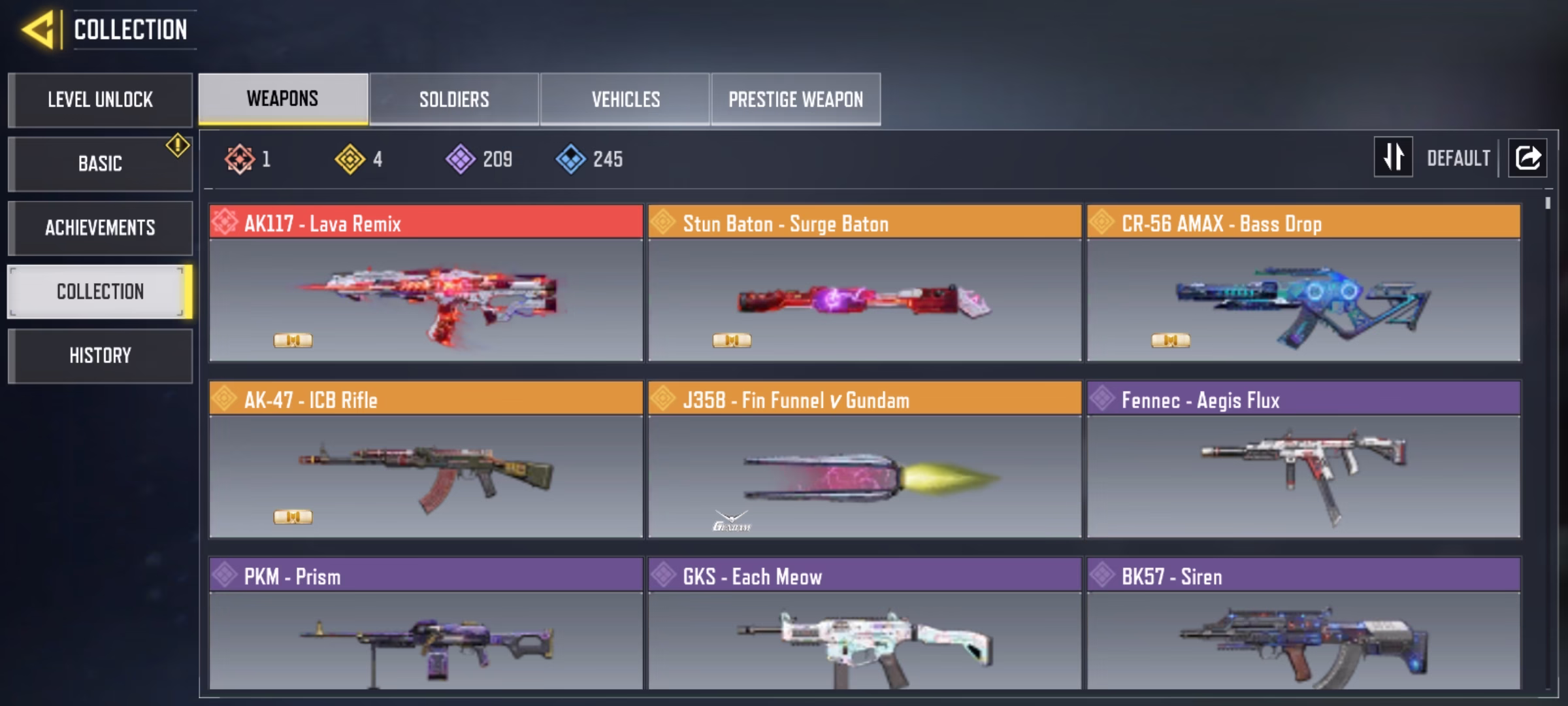Show the Prestige Weapon tab
This screenshot has height=706, width=1568.
click(796, 99)
